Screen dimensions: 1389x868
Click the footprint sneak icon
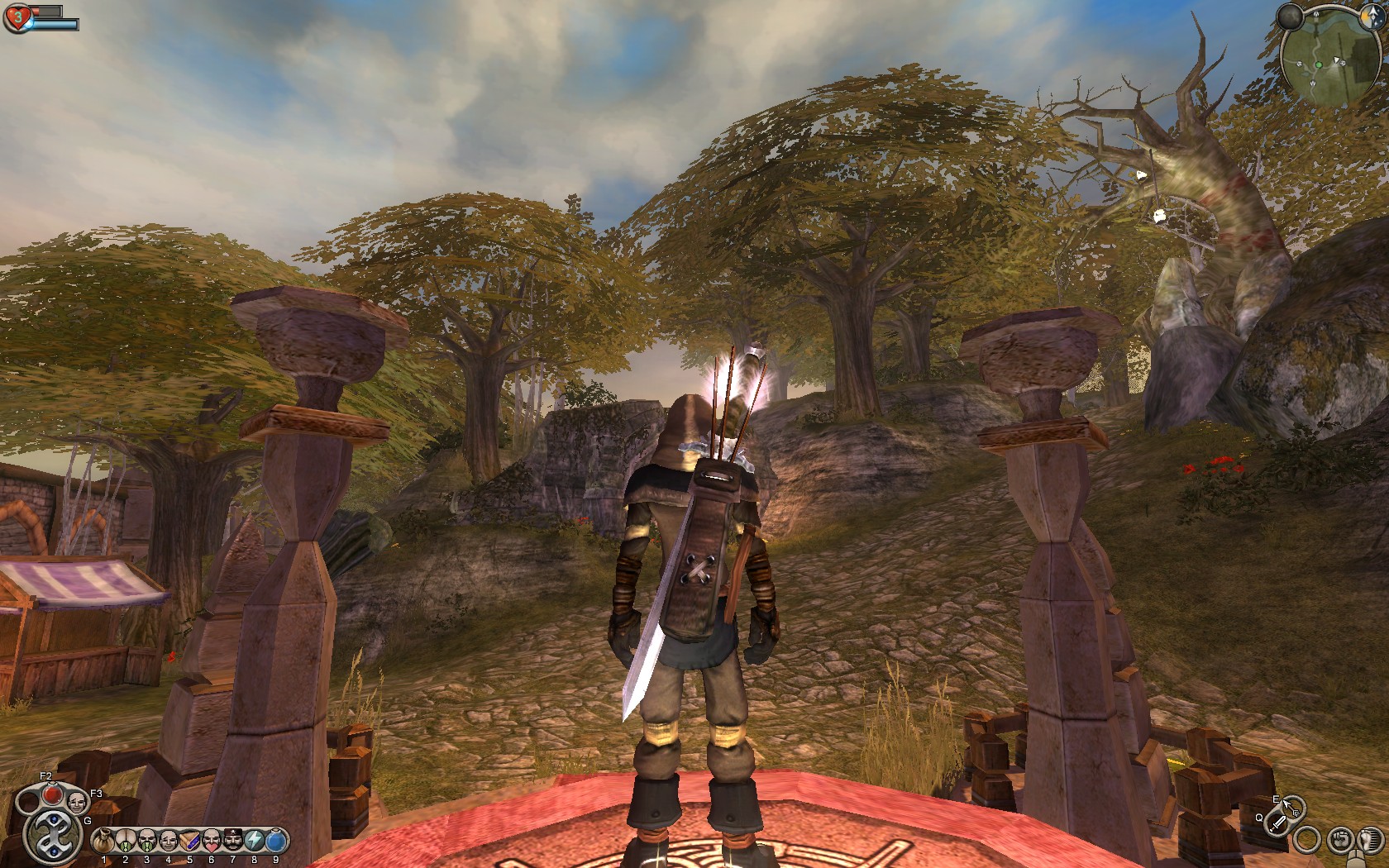pos(1368,841)
